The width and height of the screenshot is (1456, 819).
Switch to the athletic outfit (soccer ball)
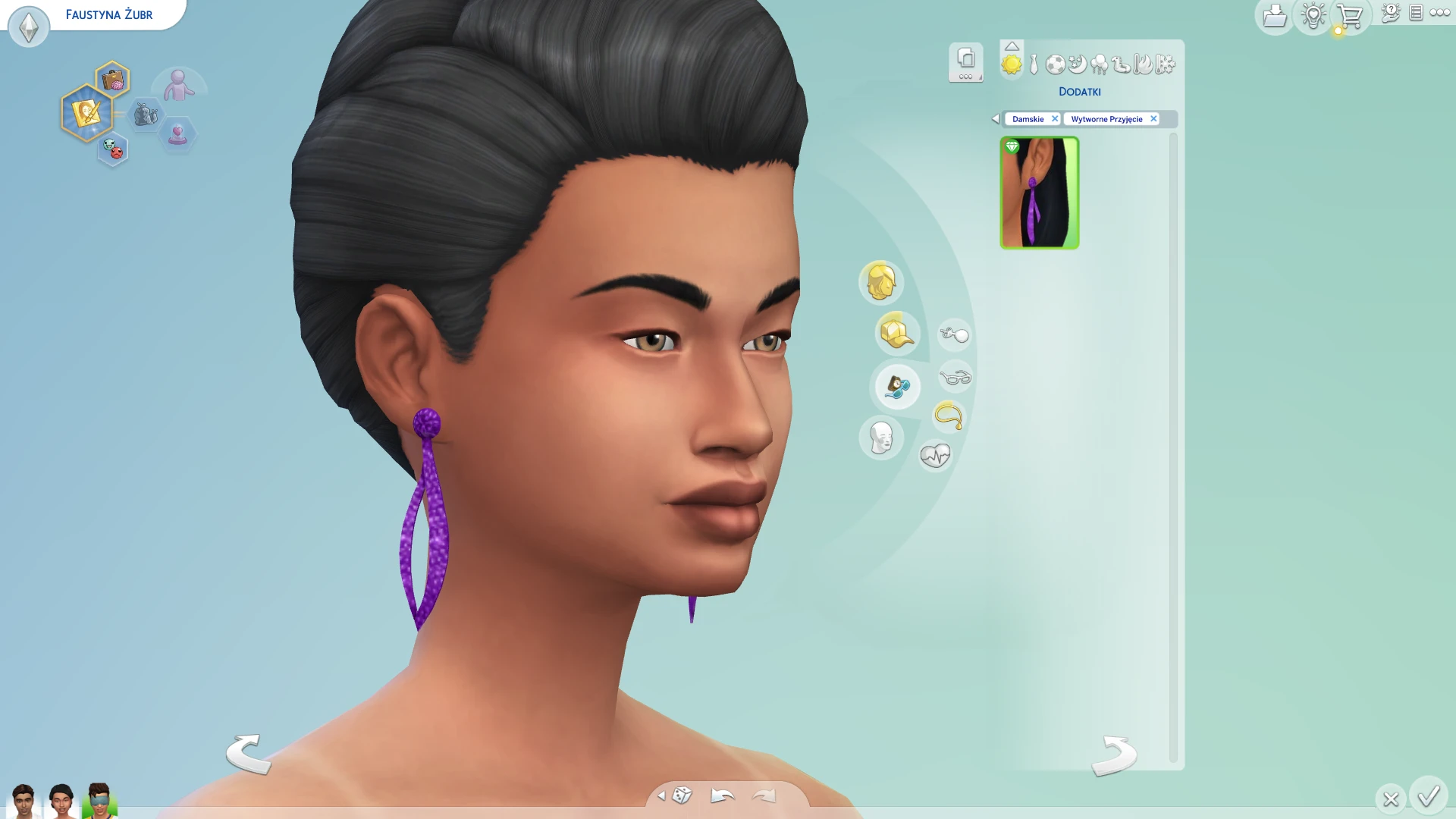point(1055,64)
